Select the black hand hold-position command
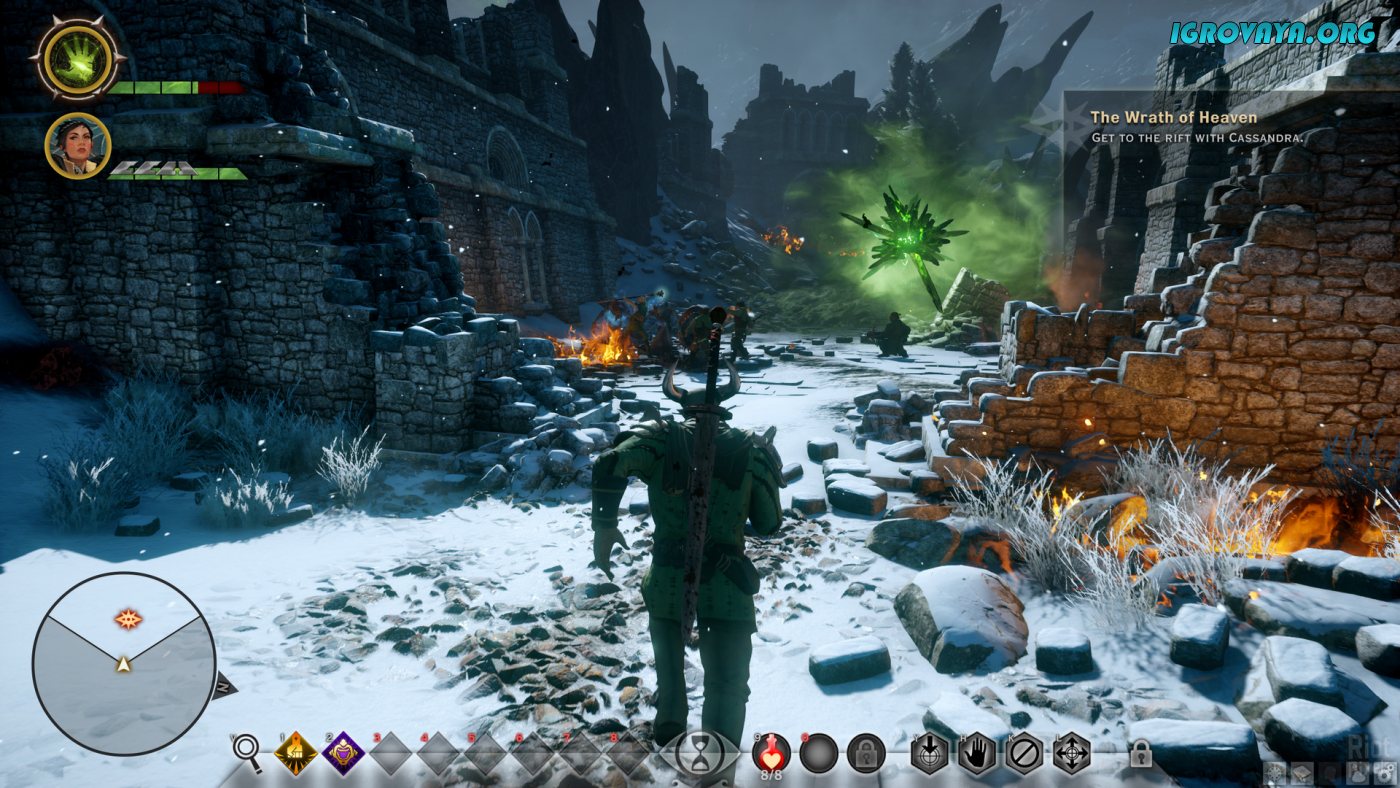1400x788 pixels. pyautogui.click(x=977, y=753)
